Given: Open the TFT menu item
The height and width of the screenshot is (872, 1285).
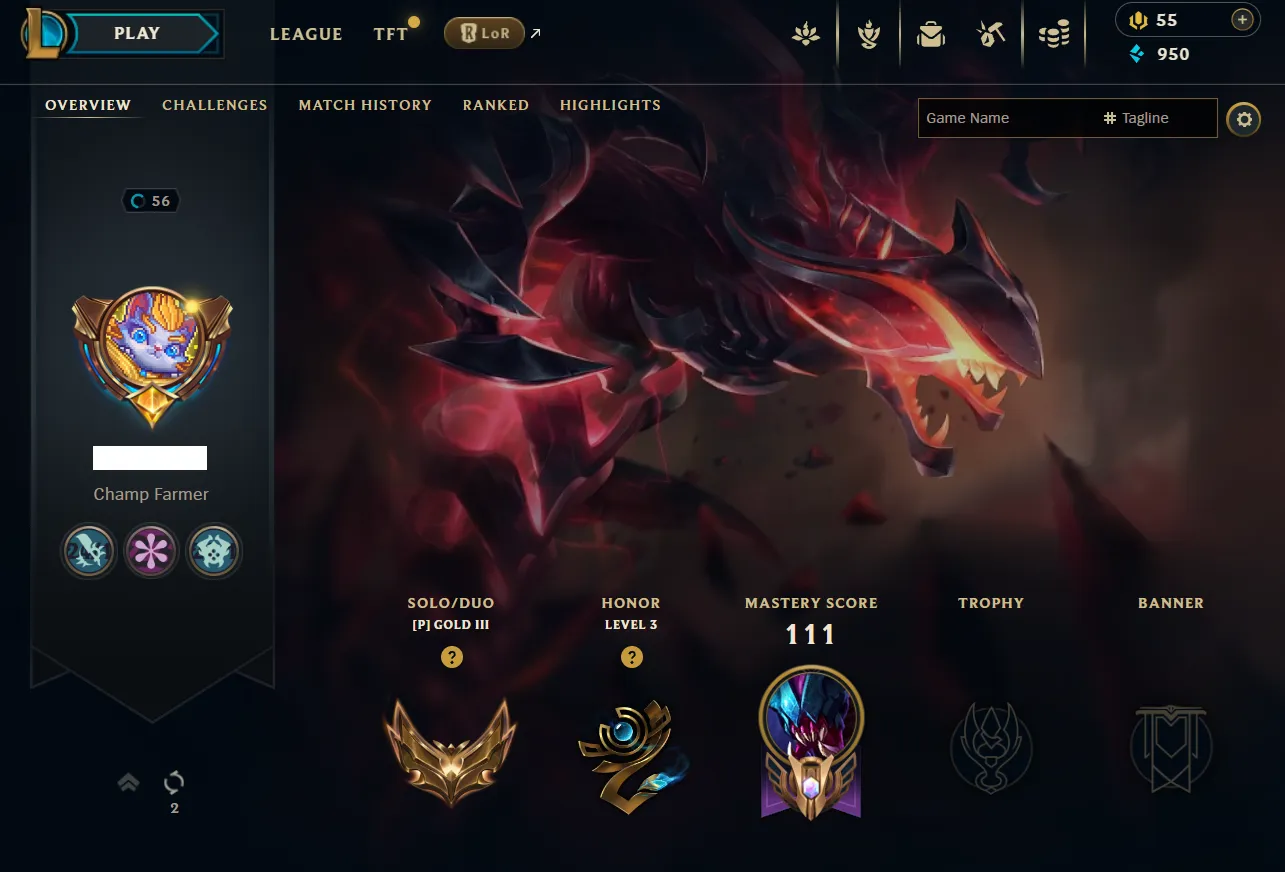Looking at the screenshot, I should click(390, 33).
